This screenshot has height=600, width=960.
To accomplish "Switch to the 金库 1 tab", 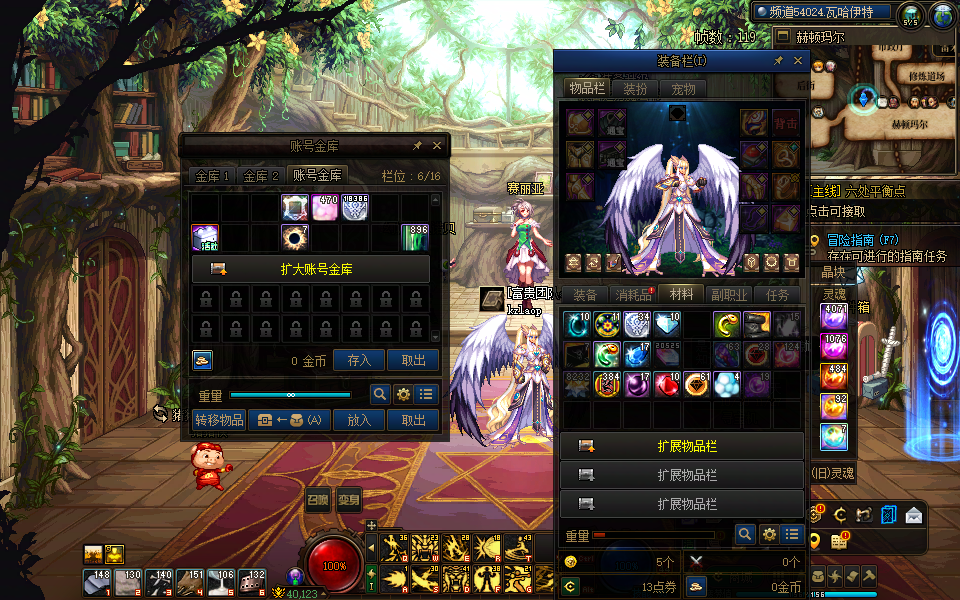I will click(x=213, y=176).
